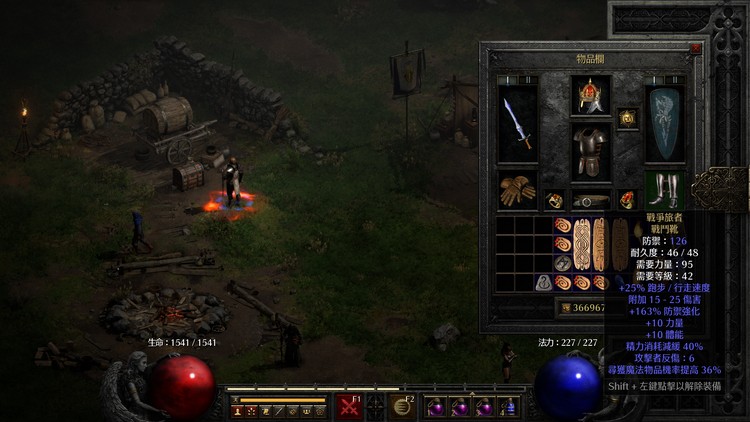The height and width of the screenshot is (422, 750).
Task: Open the character screen from the mini panel
Action: [238, 411]
